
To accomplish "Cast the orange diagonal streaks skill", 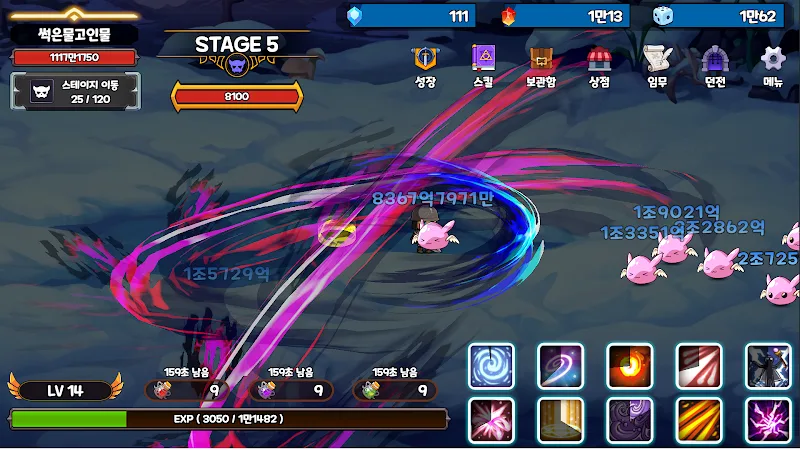I will point(699,420).
